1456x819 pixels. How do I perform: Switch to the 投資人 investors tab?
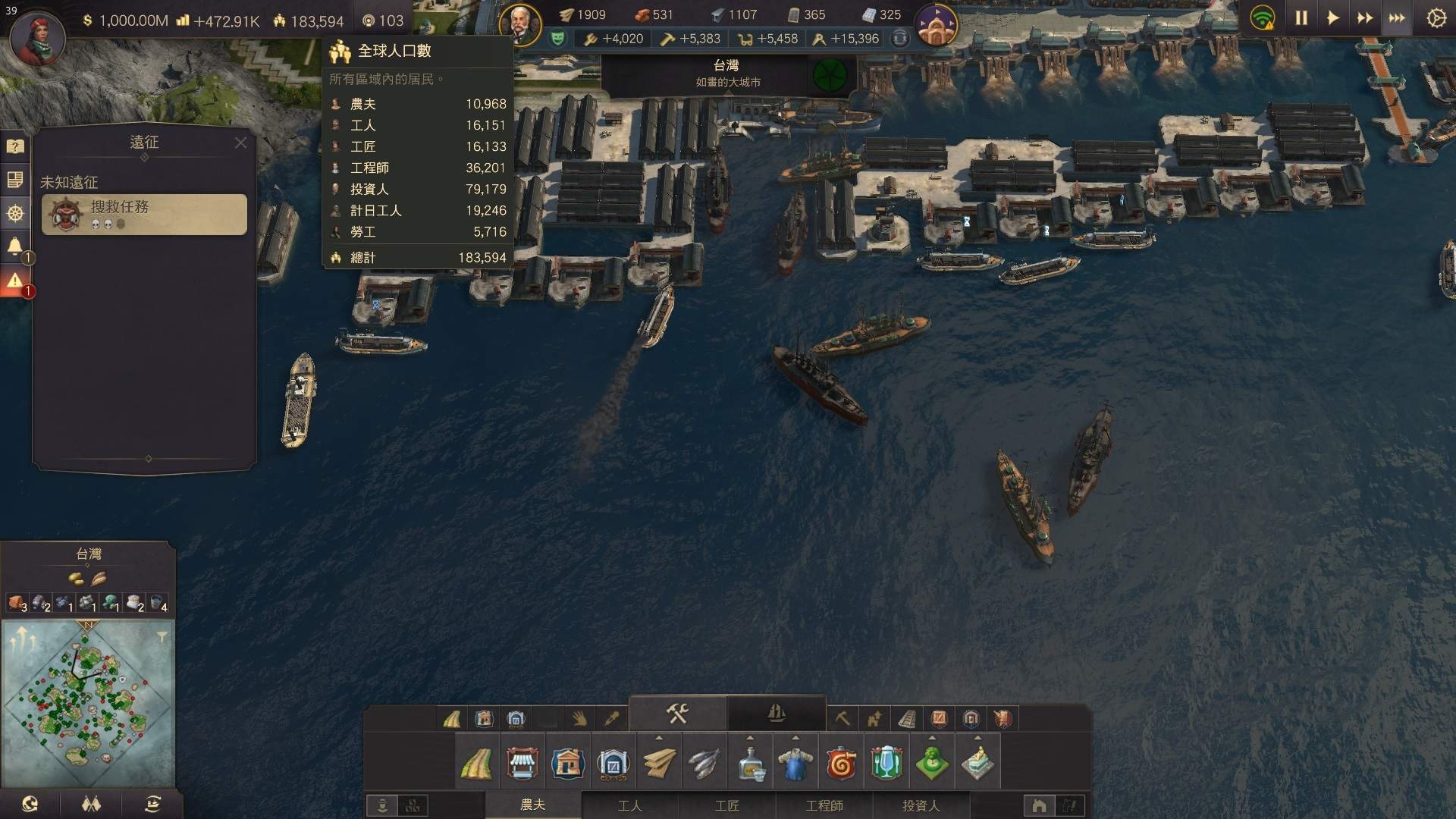[921, 805]
